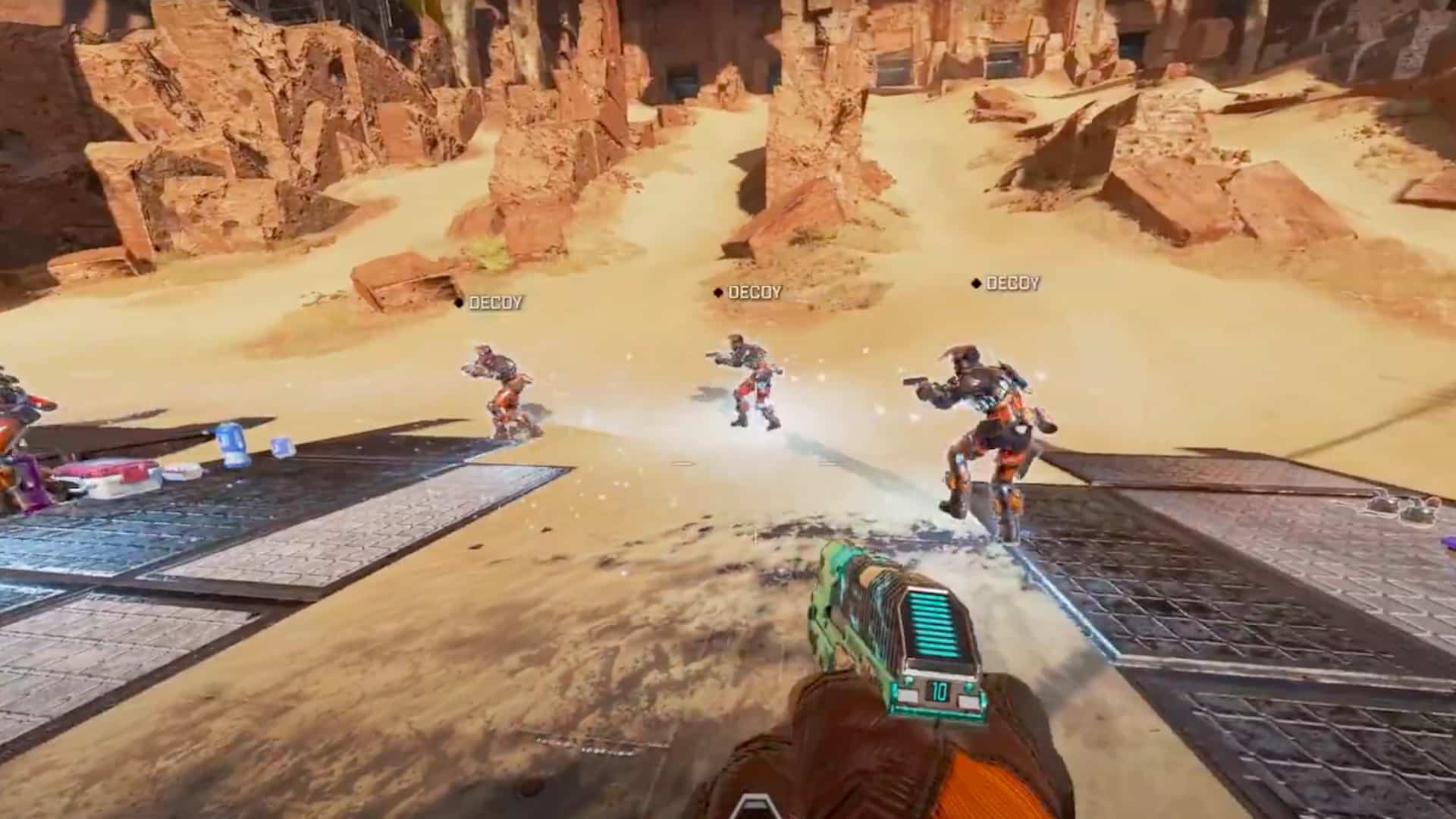This screenshot has height=819, width=1456.
Task: Click the right DECOY nameplate text
Action: pos(1012,284)
